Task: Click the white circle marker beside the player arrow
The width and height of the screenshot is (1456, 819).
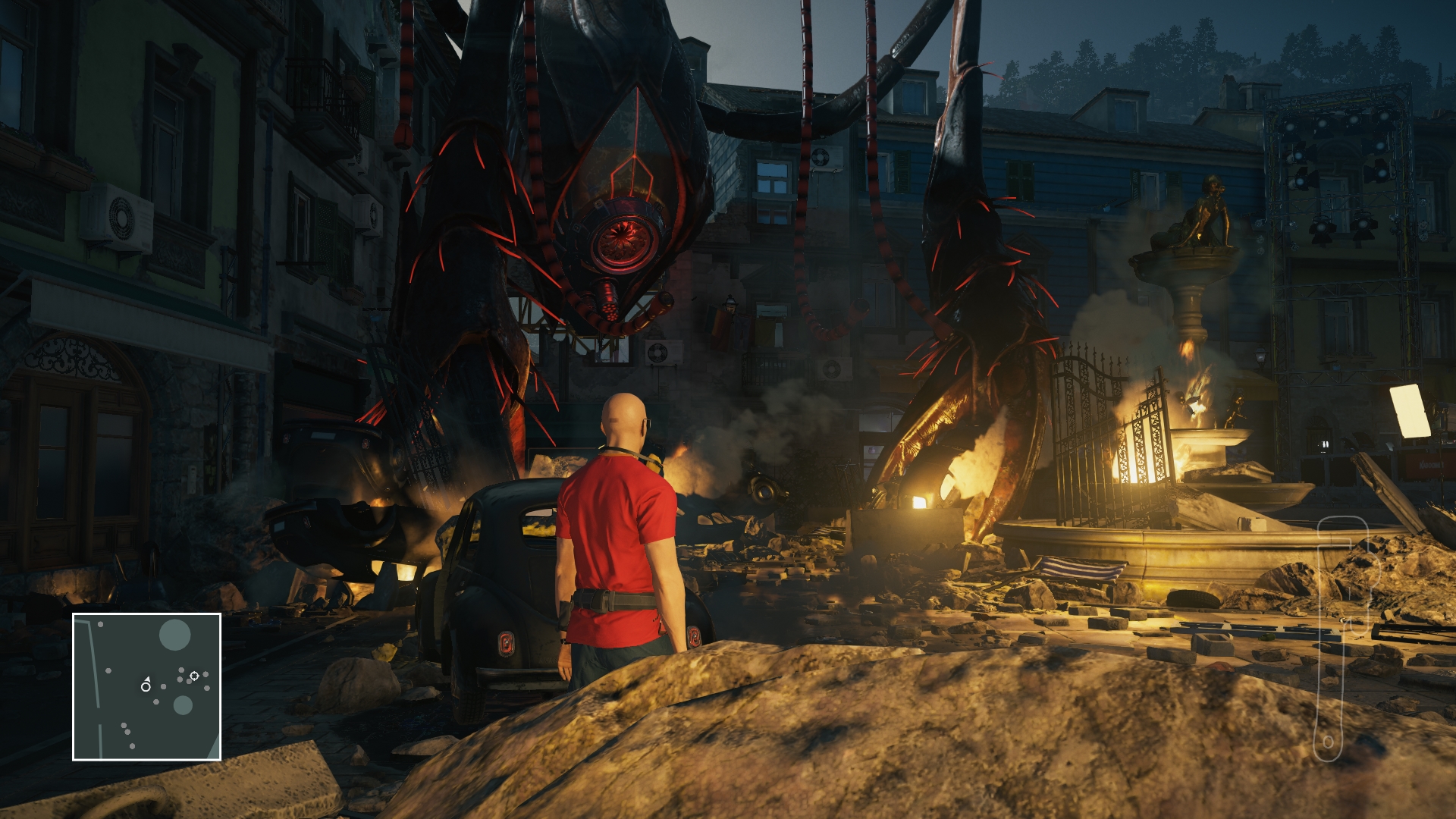Action: [x=146, y=687]
